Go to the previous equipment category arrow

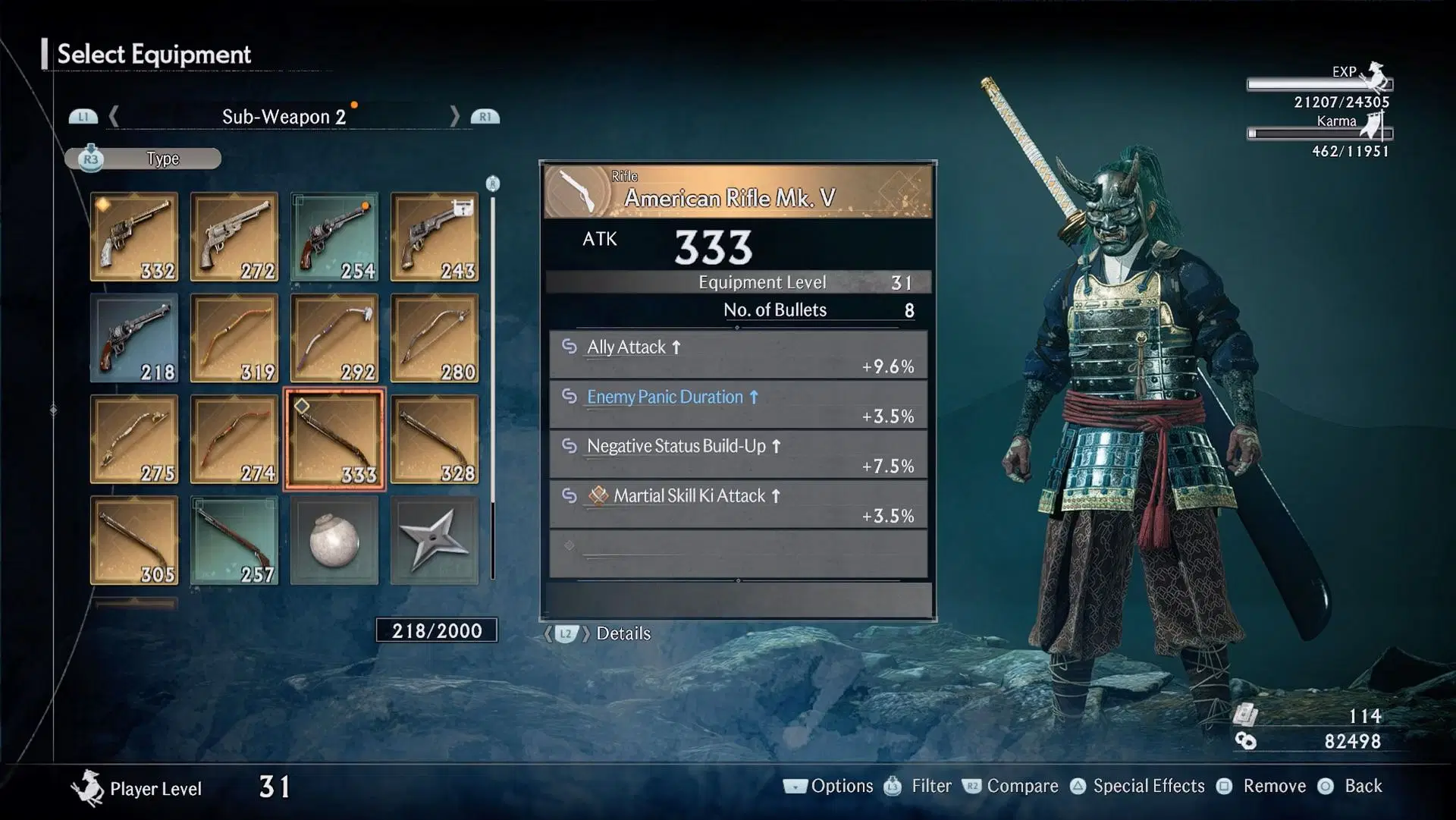114,116
